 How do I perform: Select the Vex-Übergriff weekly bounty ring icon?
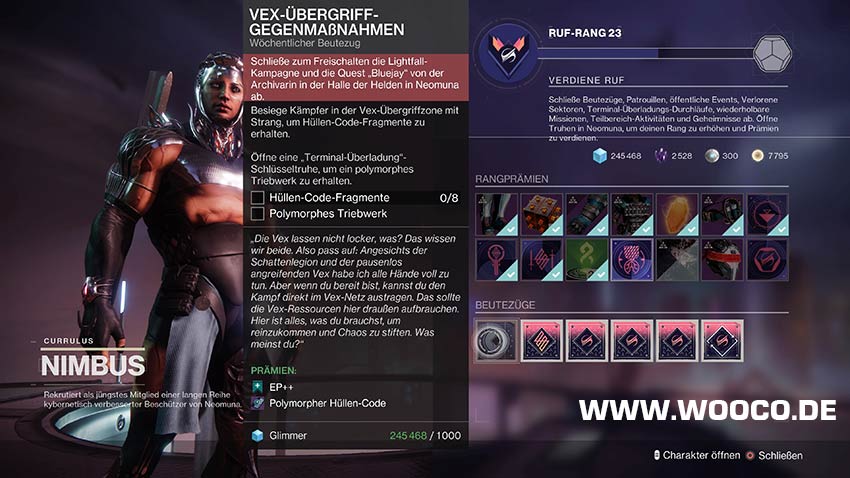[495, 340]
